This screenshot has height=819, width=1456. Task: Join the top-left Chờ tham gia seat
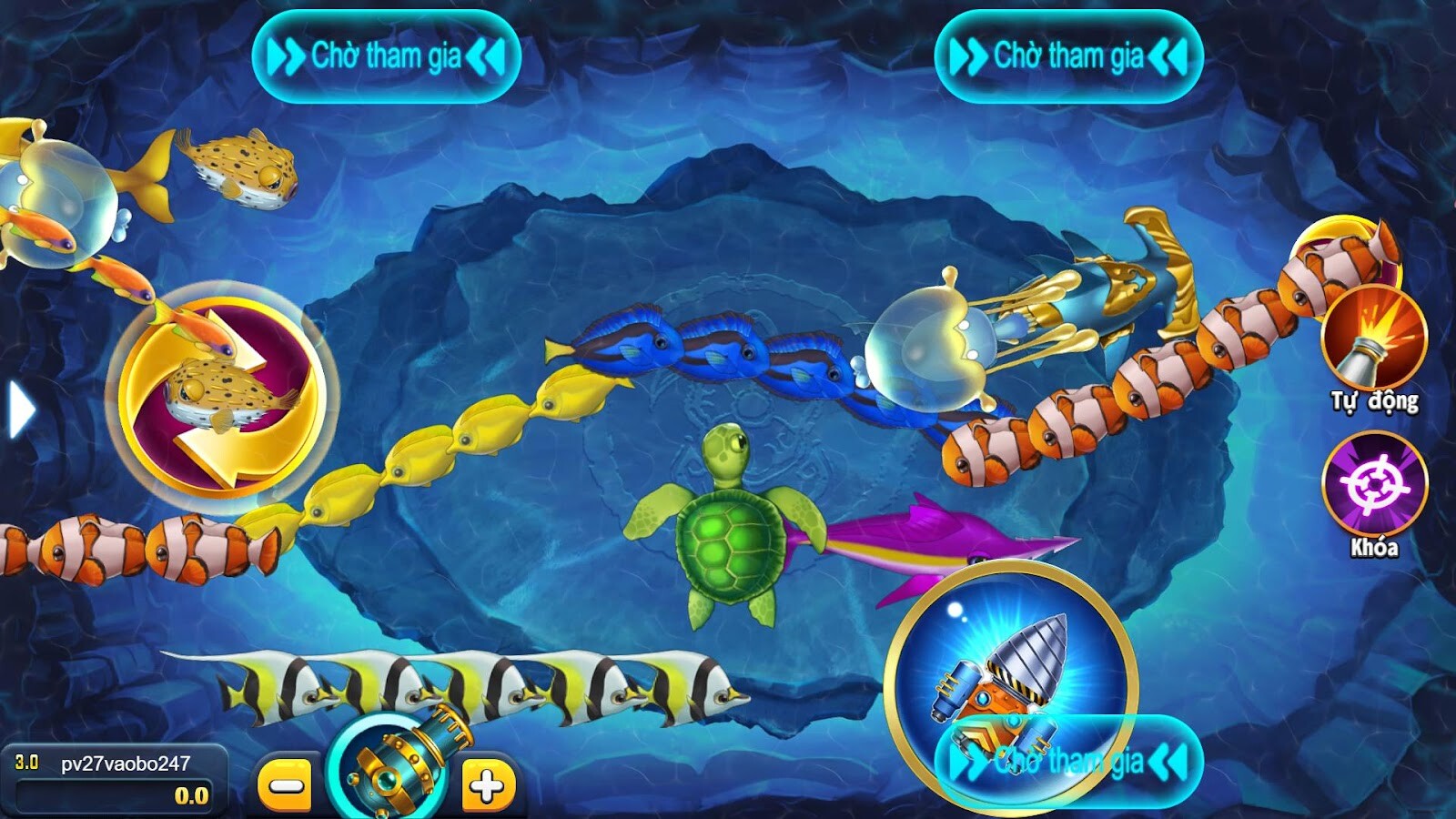pyautogui.click(x=387, y=55)
